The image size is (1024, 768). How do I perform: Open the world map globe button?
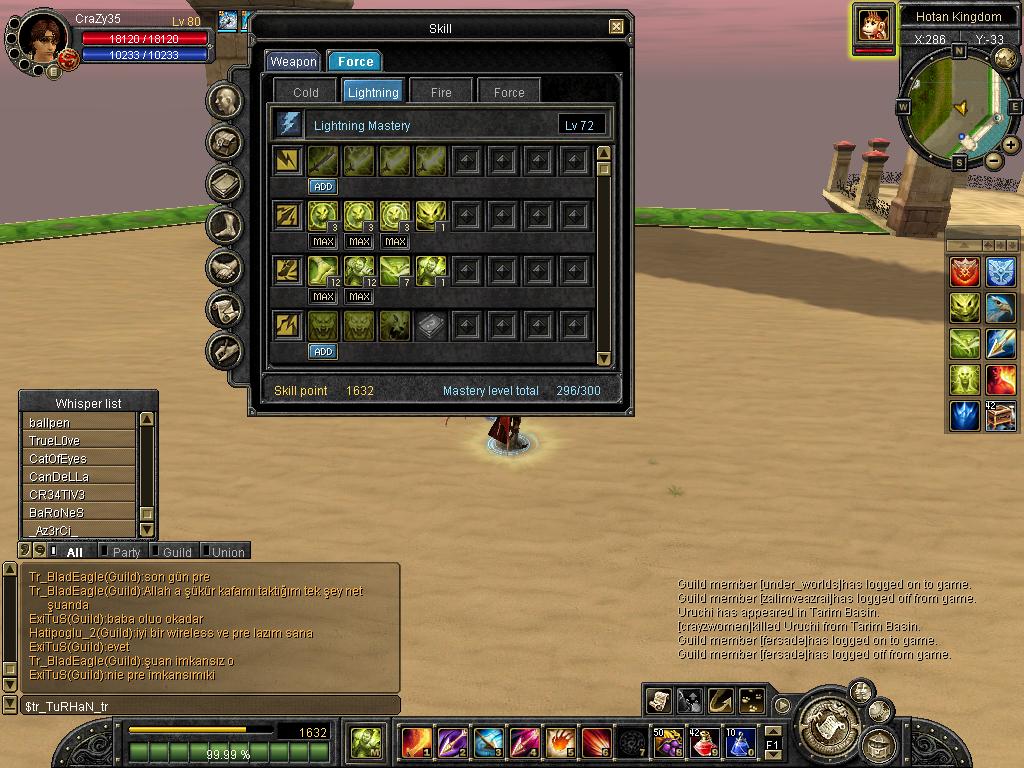pyautogui.click(x=1004, y=58)
